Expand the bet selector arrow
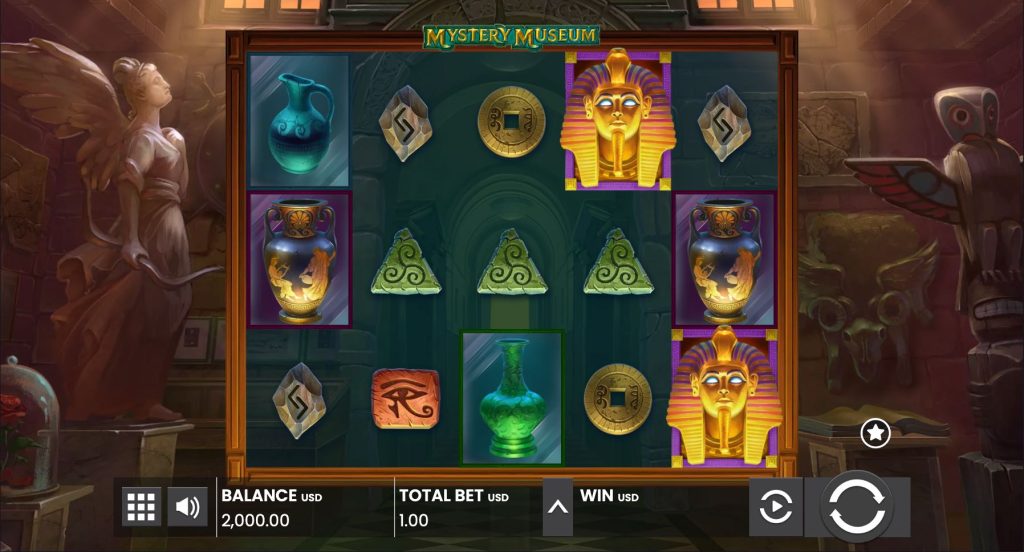 click(558, 507)
